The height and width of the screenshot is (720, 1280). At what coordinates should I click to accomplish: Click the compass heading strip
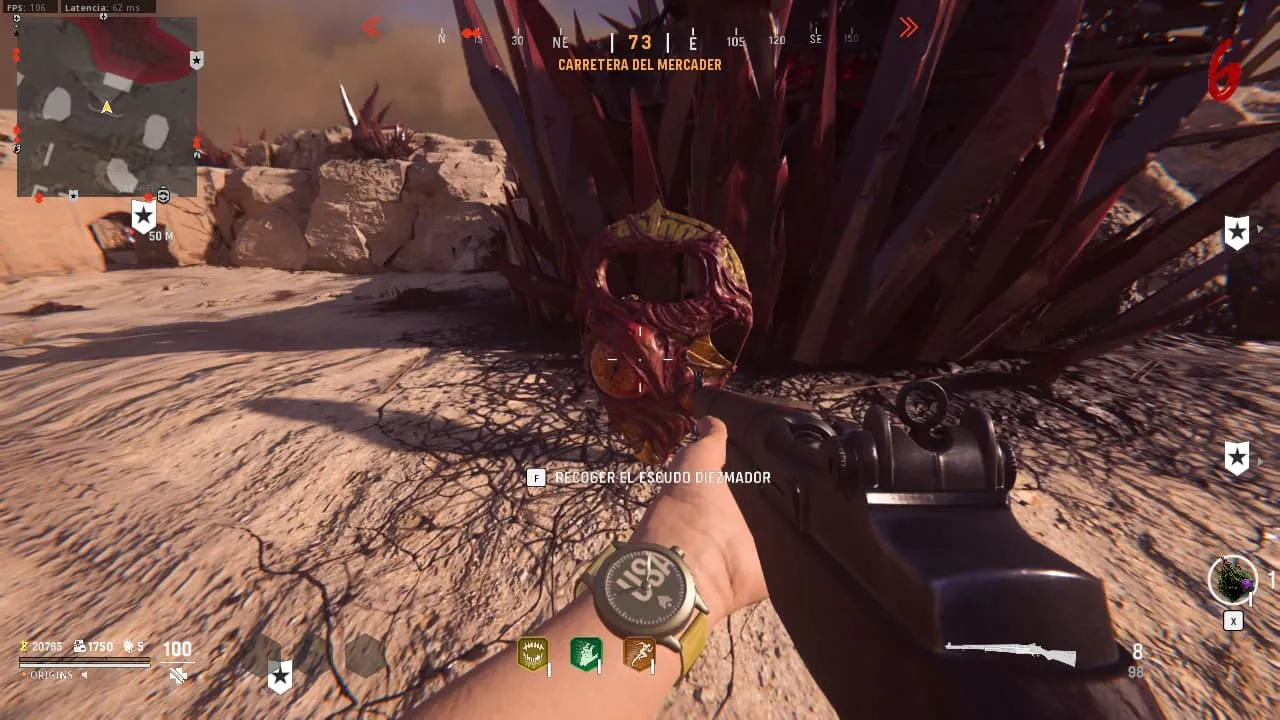(640, 41)
